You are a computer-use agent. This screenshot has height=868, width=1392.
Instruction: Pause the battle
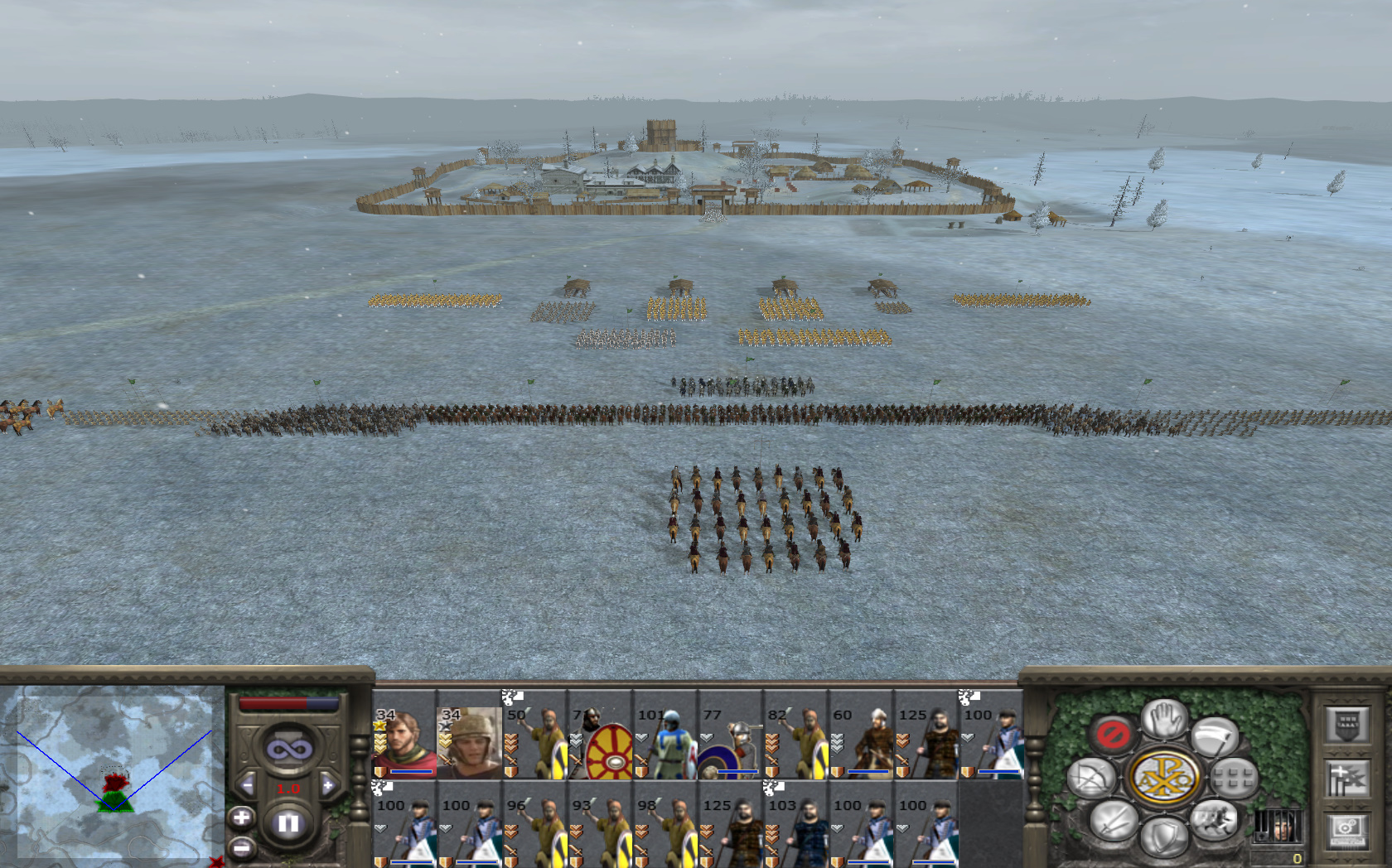coord(288,823)
